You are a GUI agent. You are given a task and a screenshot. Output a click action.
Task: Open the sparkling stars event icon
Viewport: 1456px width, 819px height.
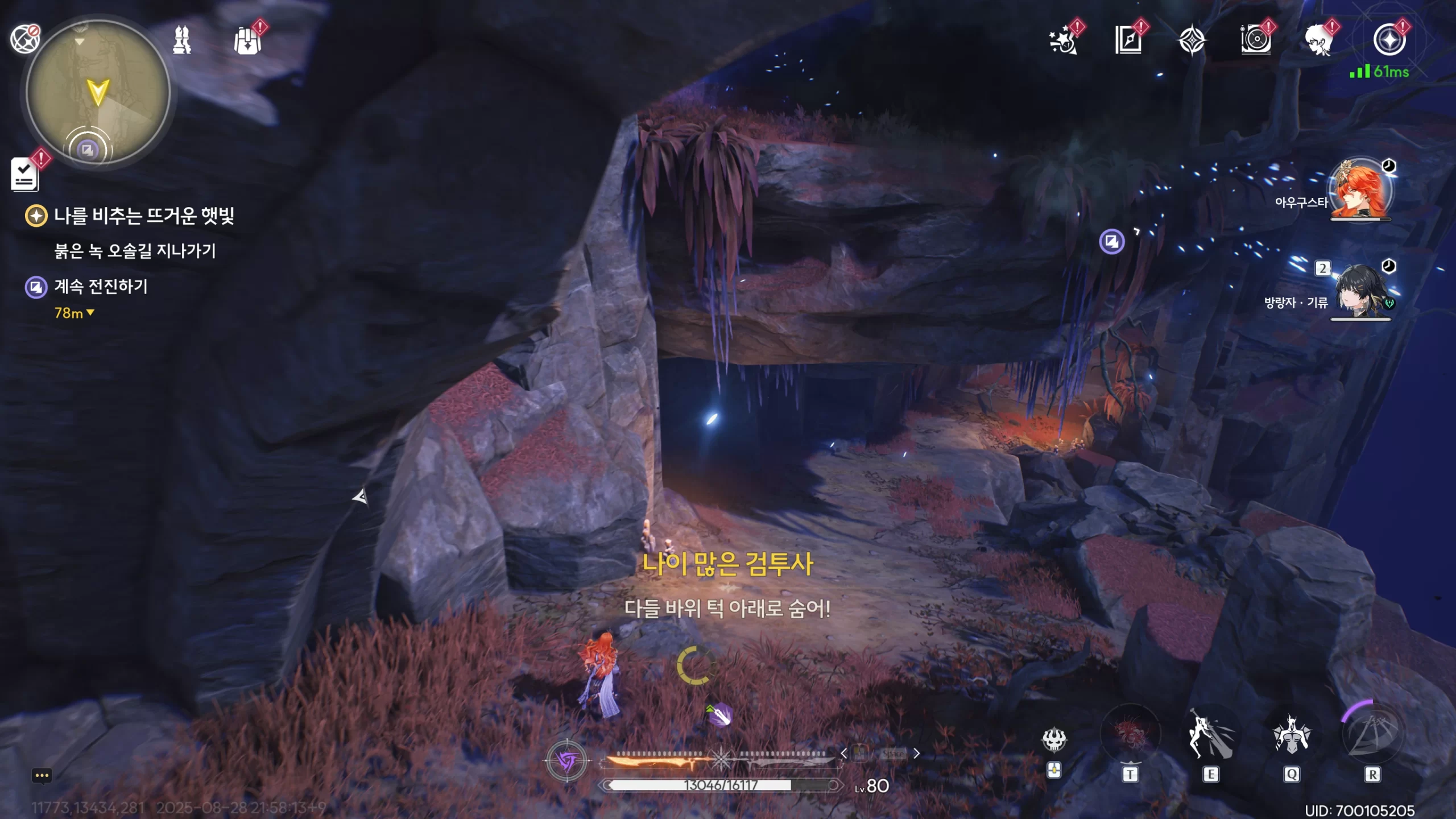pos(1062,41)
